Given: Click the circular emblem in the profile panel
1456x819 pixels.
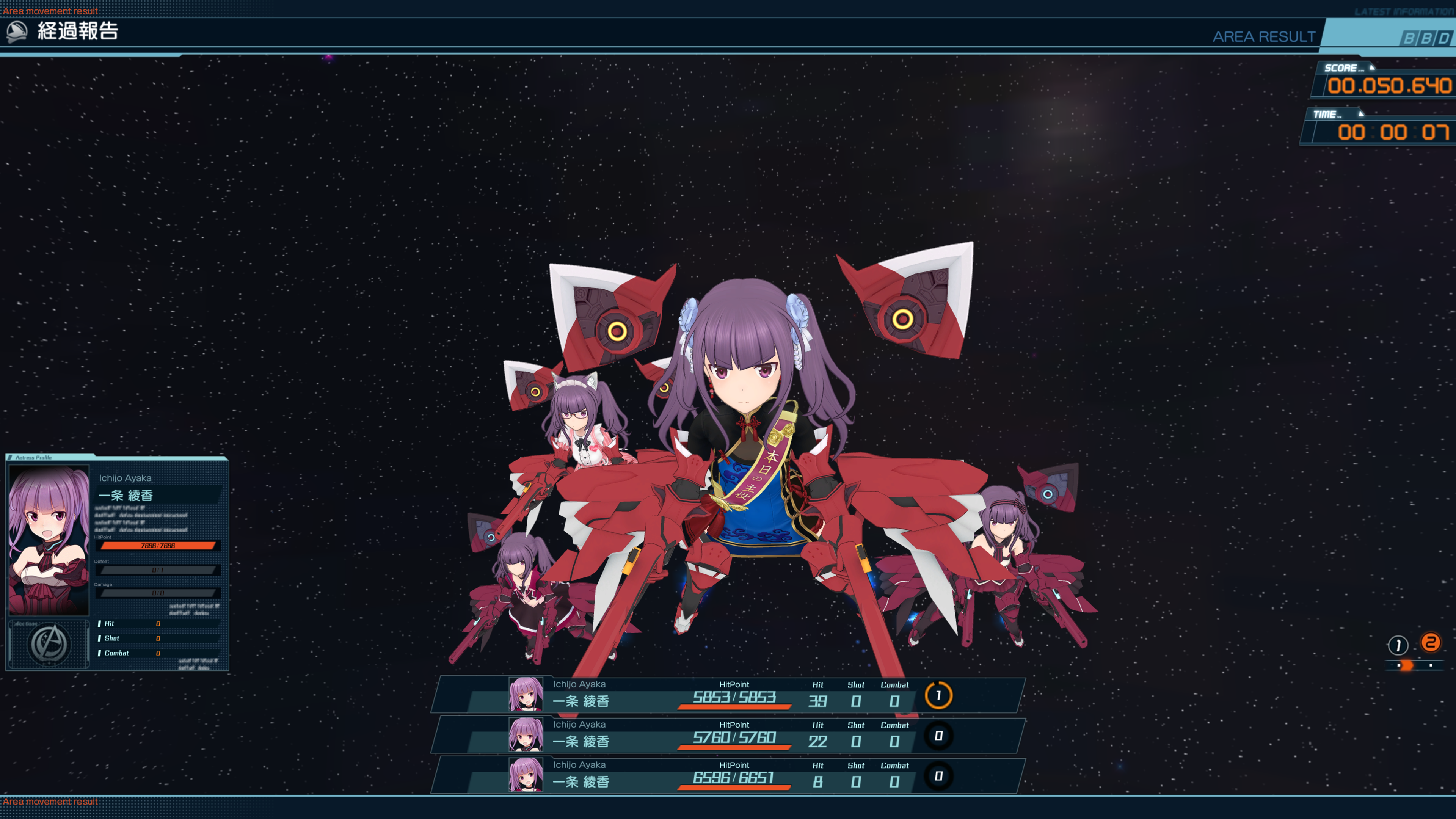Looking at the screenshot, I should pos(50,644).
